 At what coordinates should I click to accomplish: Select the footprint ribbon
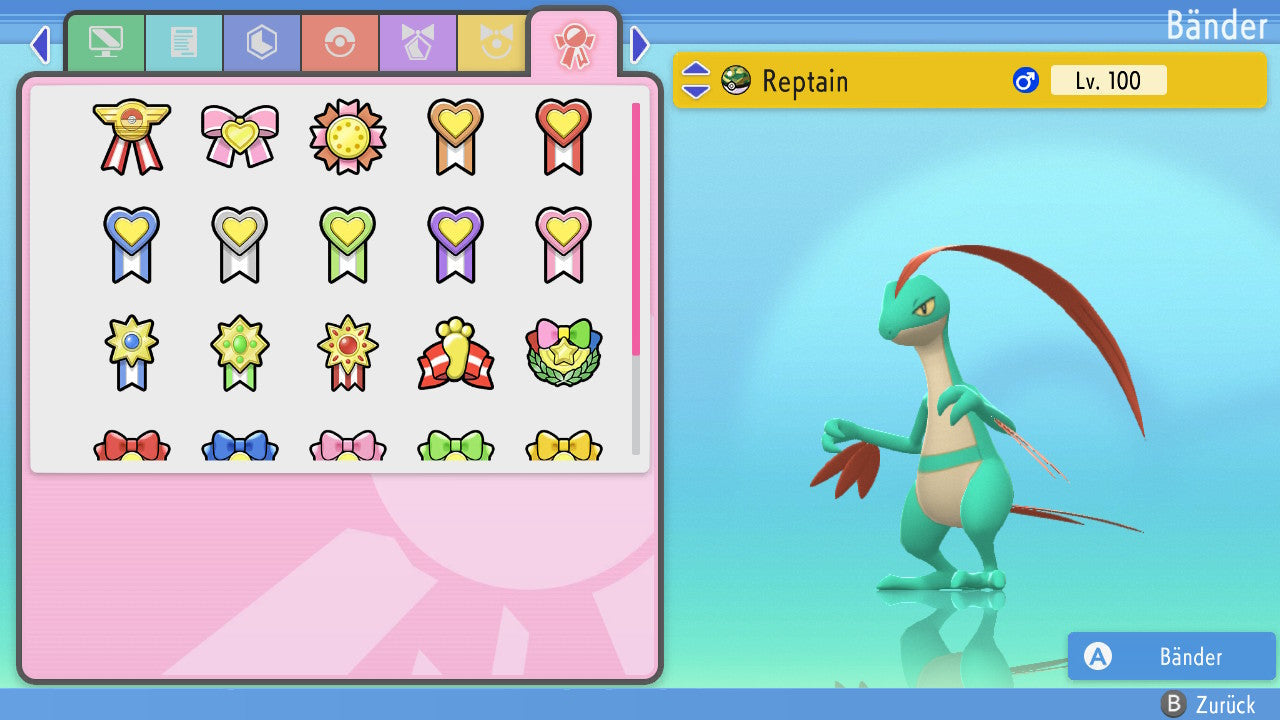[455, 354]
